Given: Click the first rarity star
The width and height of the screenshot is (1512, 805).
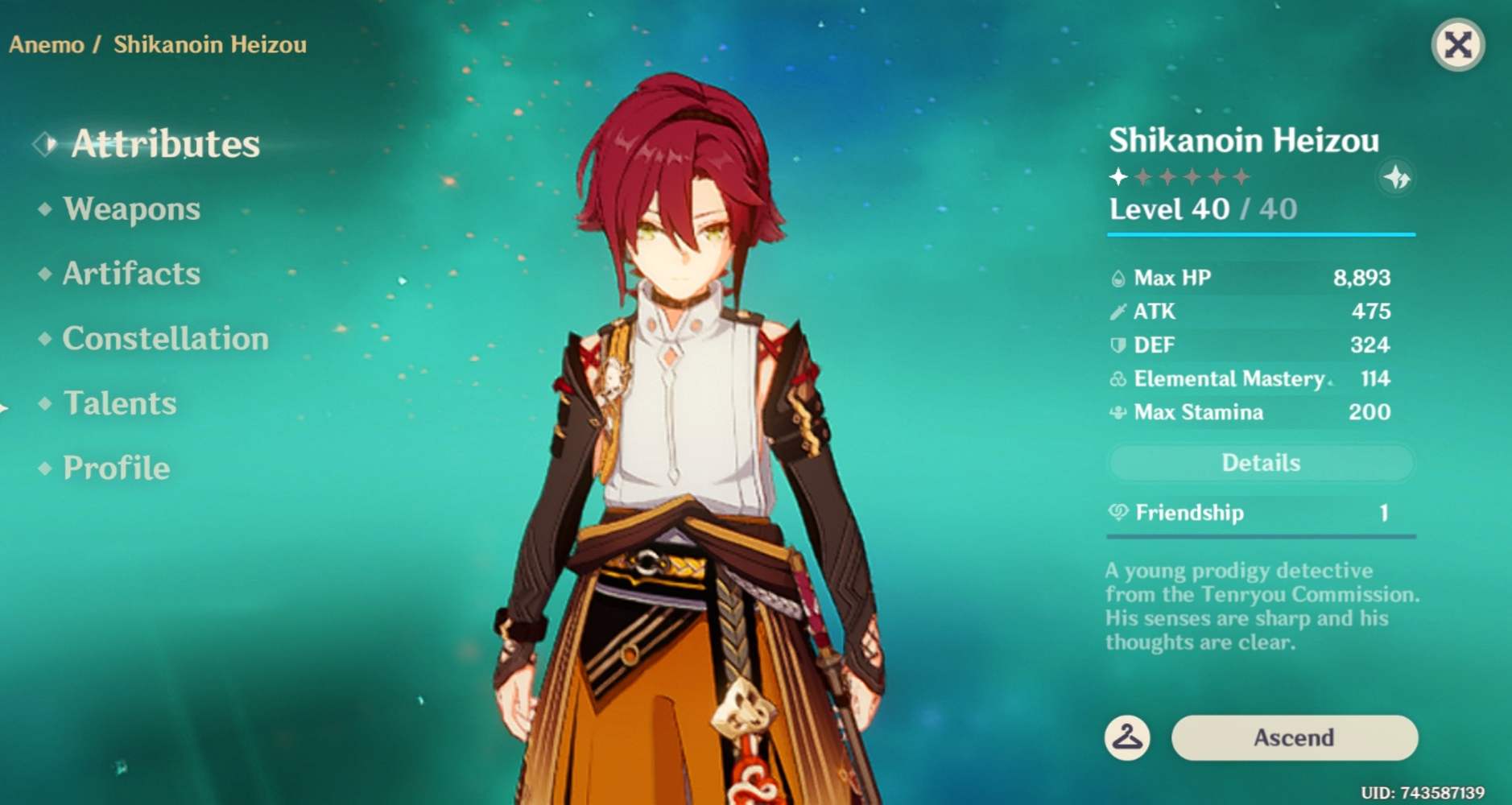Looking at the screenshot, I should coord(1119,175).
